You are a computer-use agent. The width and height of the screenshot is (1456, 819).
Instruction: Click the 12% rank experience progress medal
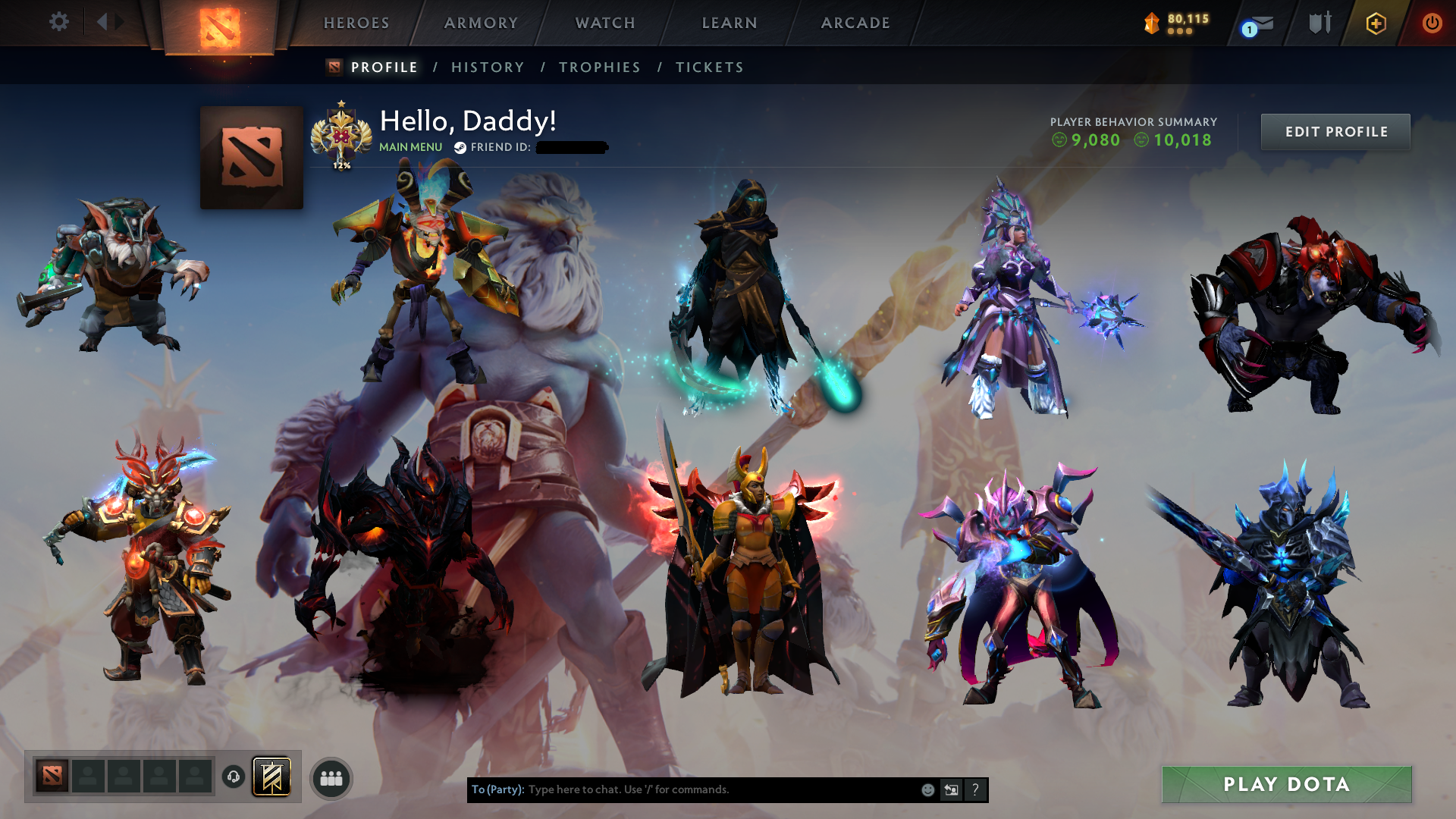pos(343,136)
